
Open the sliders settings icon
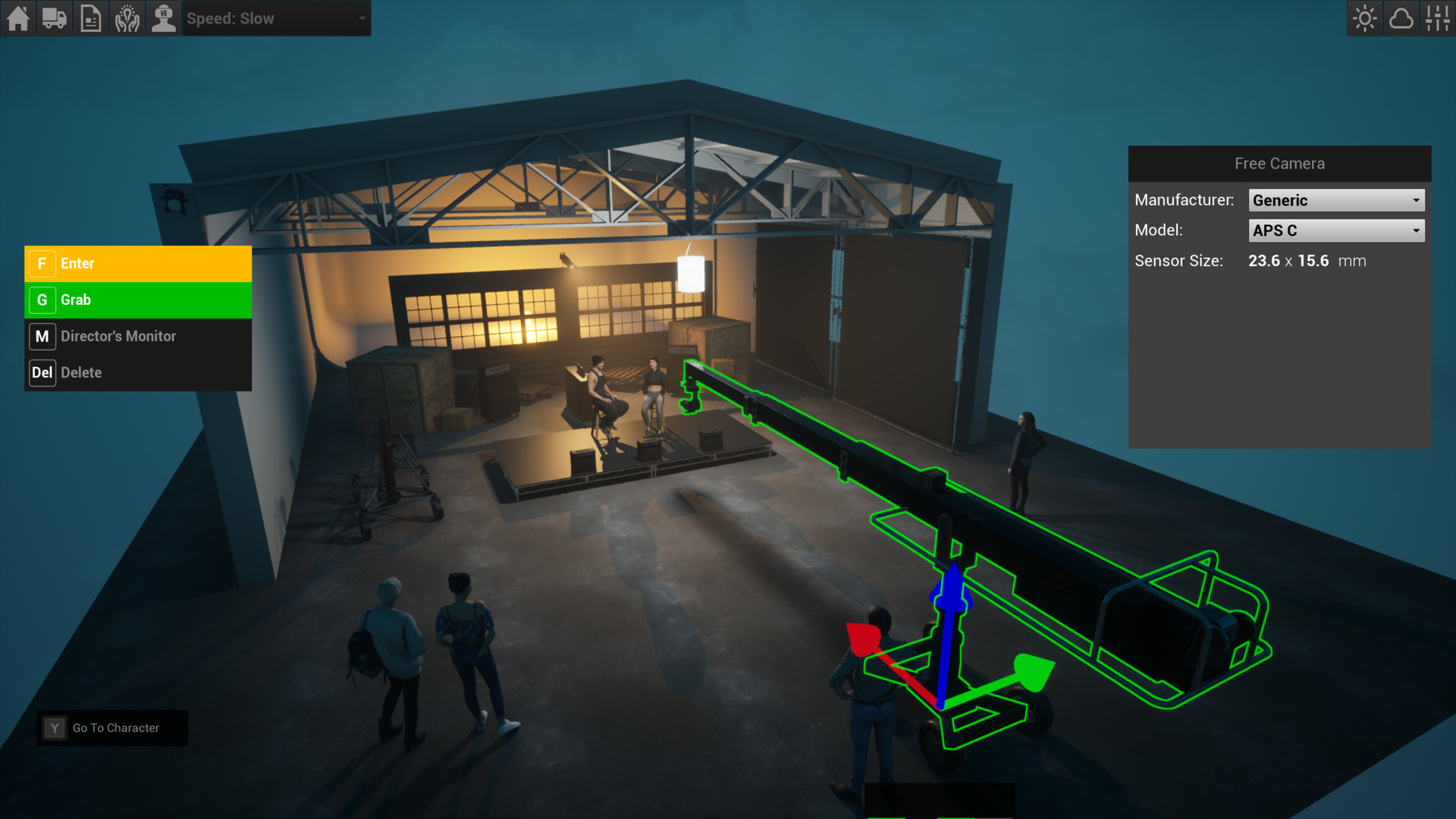(x=1438, y=18)
